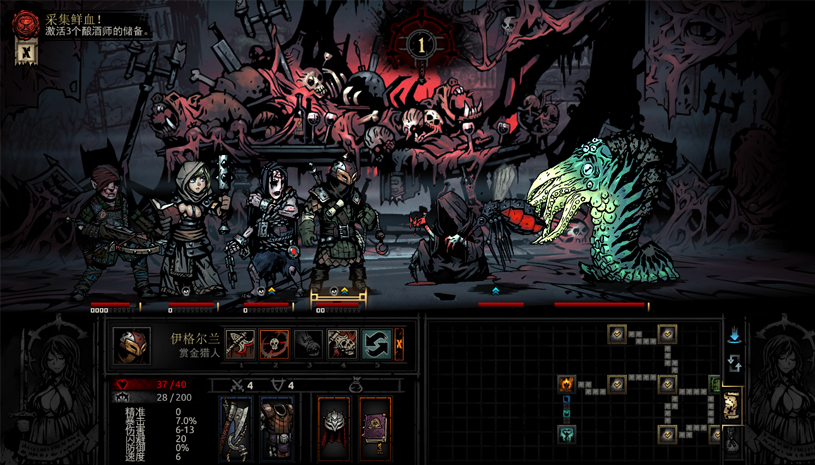Viewport: 815px width, 465px height.
Task: Select the torch-lit room on the map
Action: [566, 384]
